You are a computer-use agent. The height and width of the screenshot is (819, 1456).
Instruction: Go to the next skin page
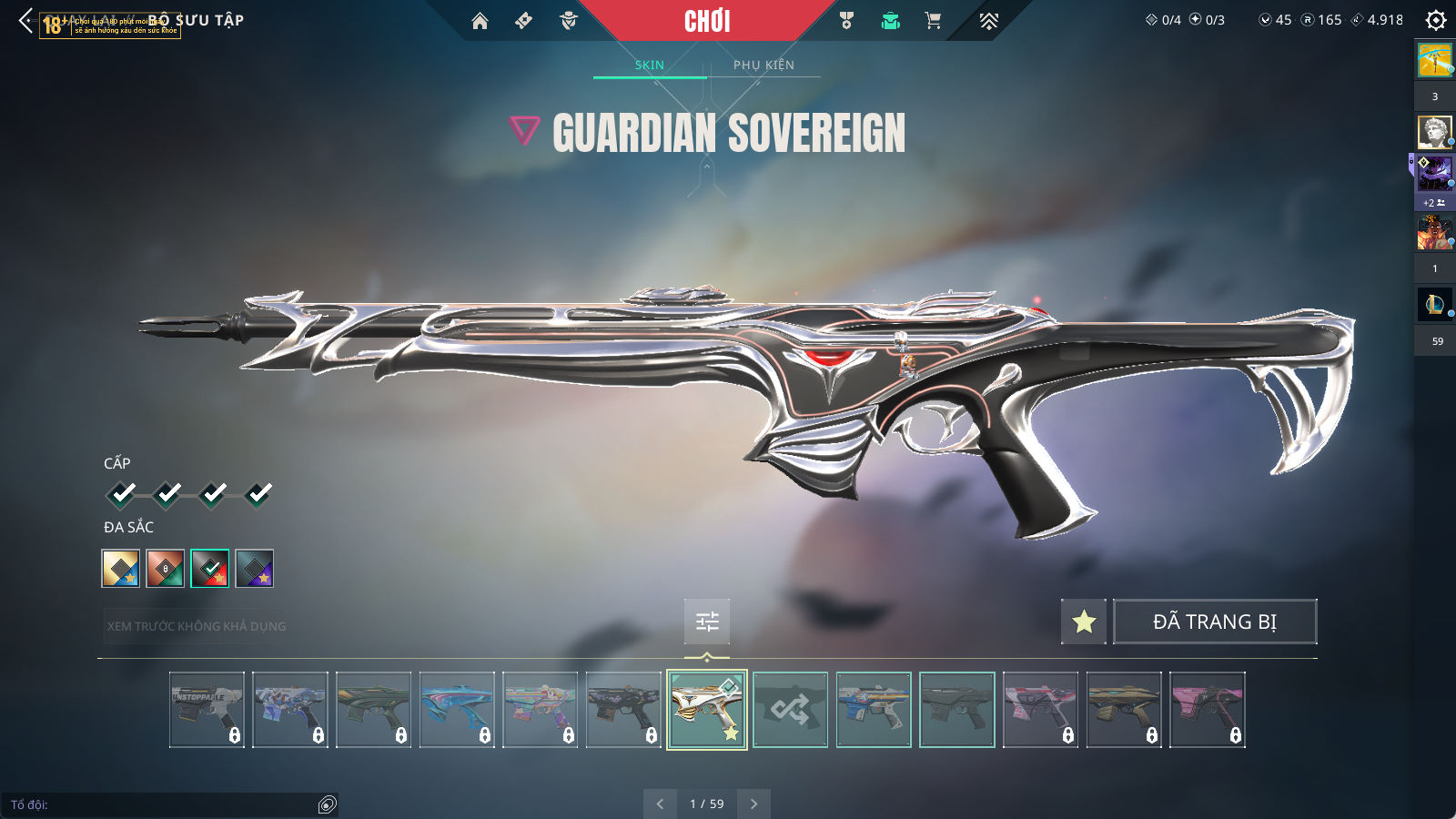(753, 804)
